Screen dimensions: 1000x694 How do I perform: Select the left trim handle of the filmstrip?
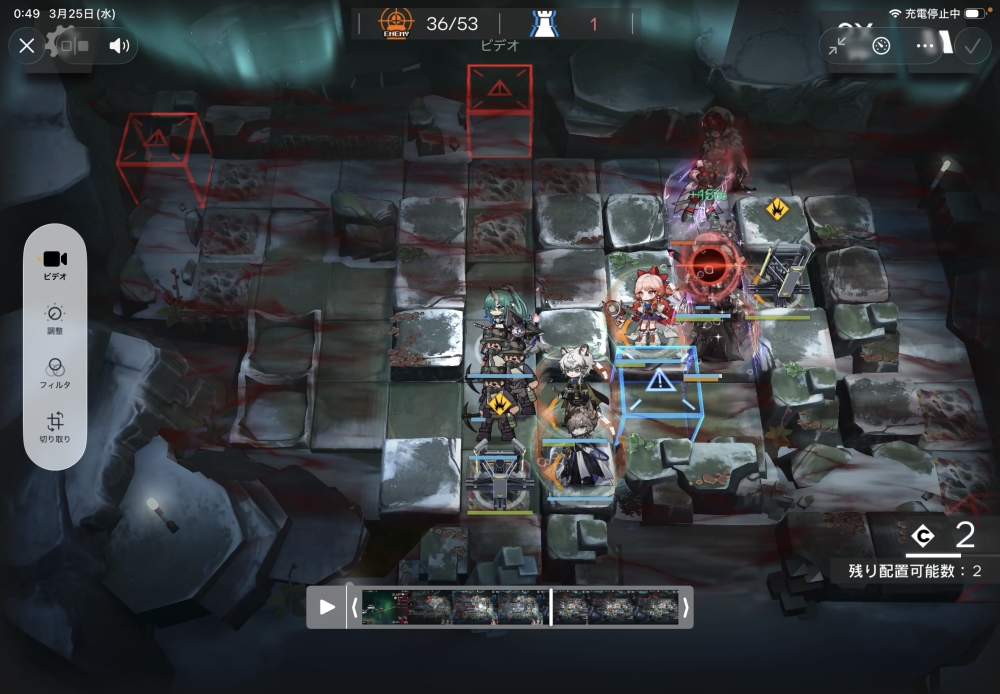tap(354, 607)
